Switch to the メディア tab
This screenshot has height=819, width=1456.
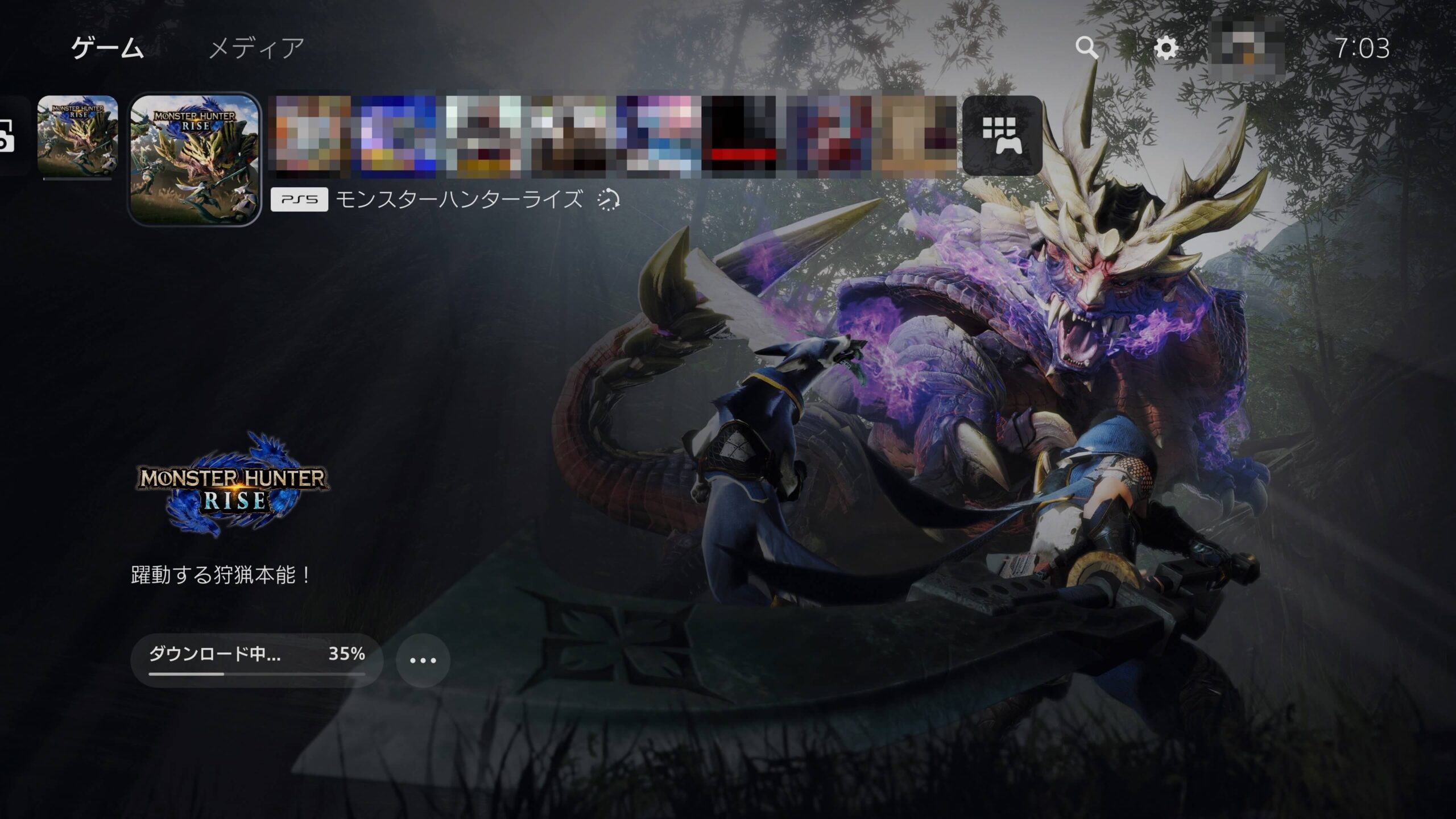pyautogui.click(x=257, y=48)
